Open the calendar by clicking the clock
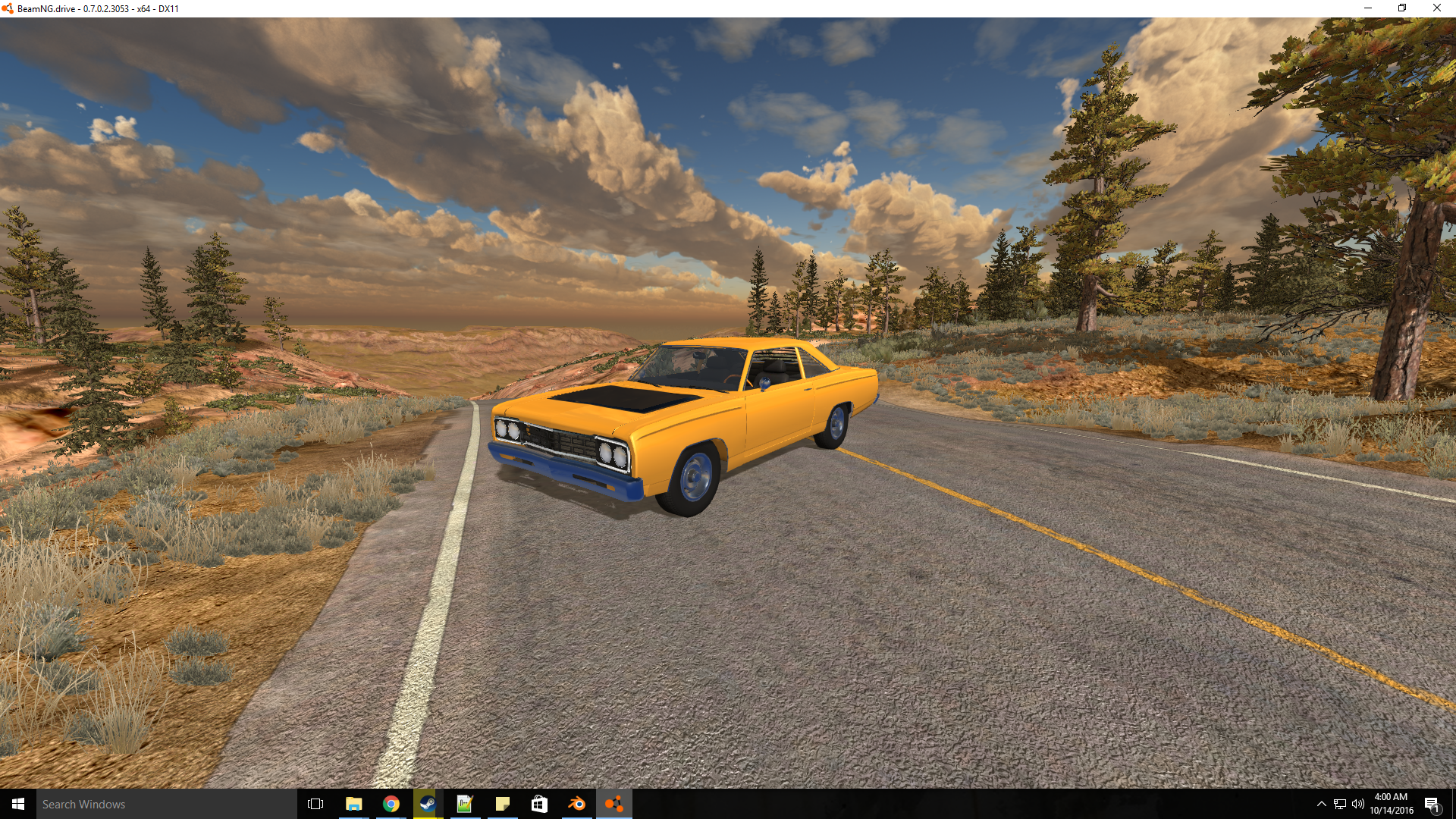The width and height of the screenshot is (1456, 819). pyautogui.click(x=1390, y=804)
